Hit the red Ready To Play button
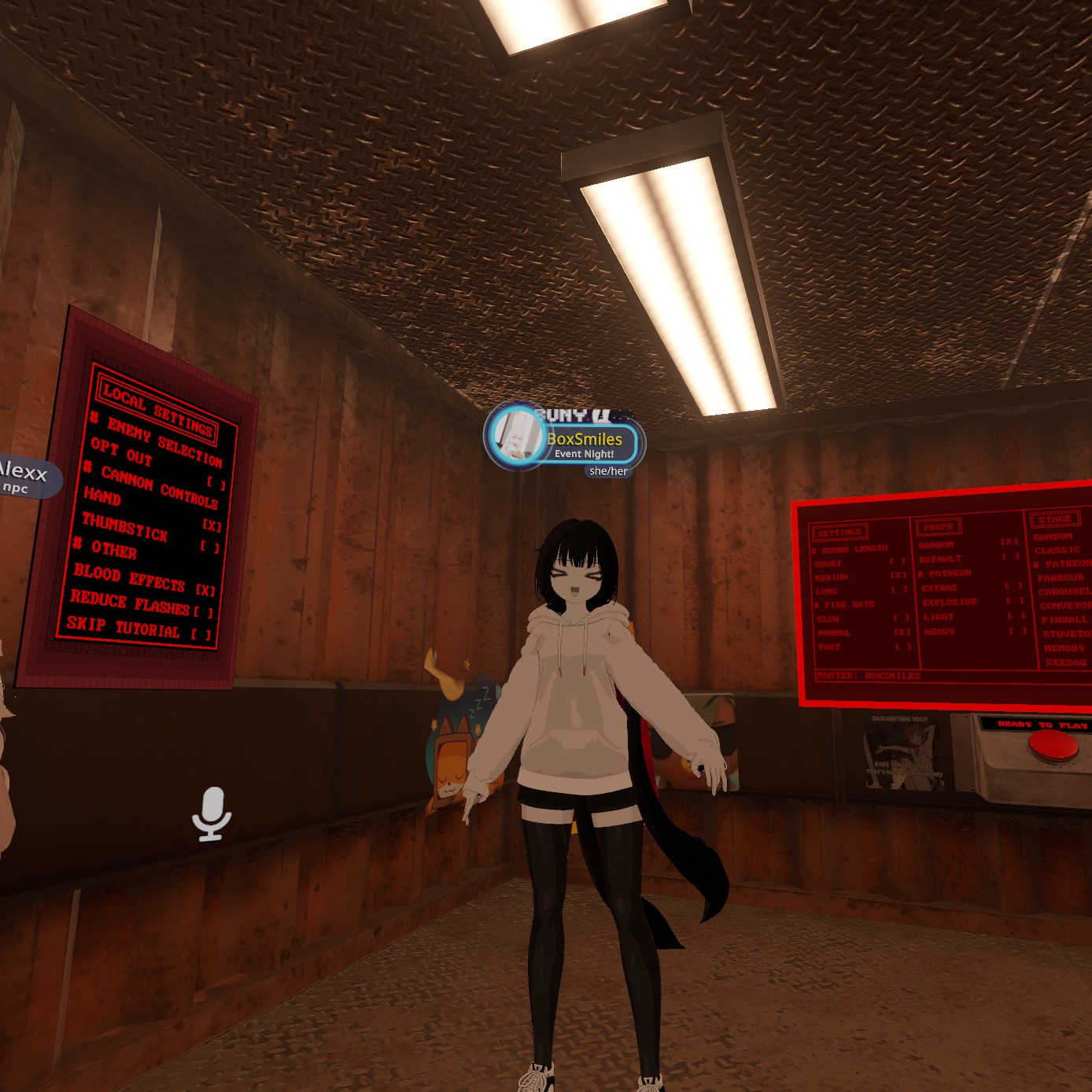Screen dimensions: 1092x1092 1053,745
